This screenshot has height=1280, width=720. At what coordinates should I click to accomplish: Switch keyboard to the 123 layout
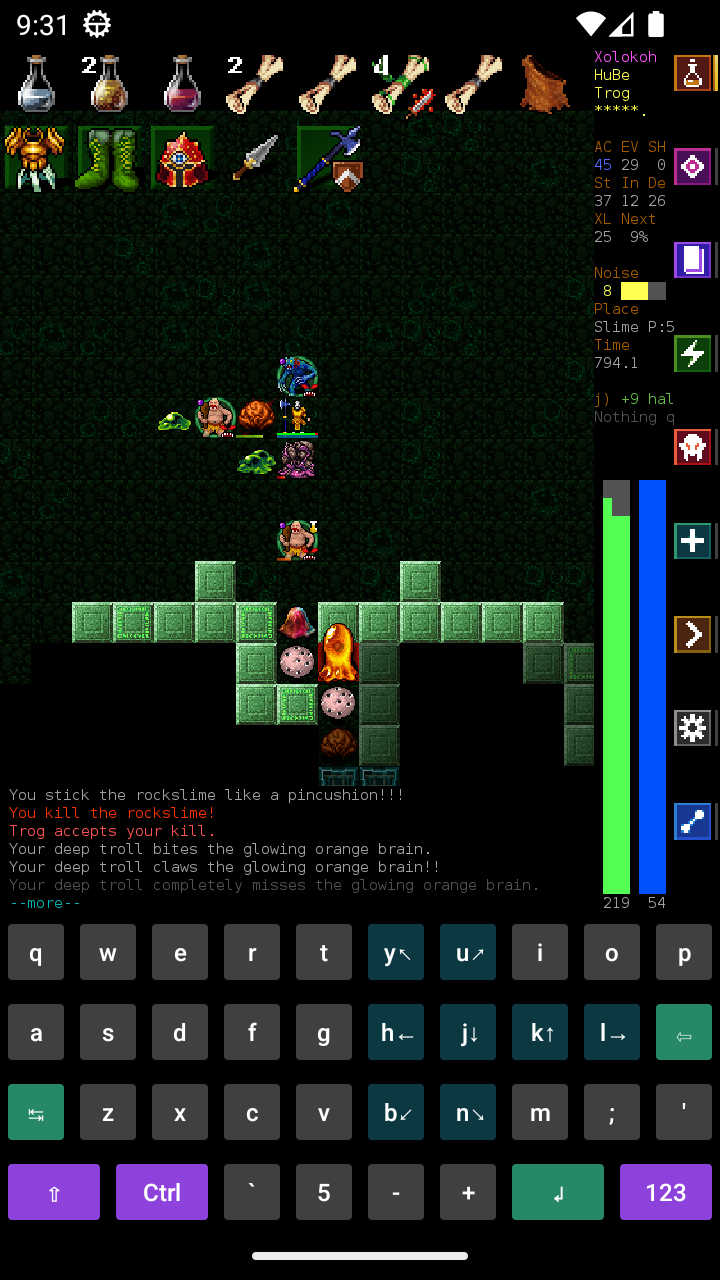pos(666,1192)
